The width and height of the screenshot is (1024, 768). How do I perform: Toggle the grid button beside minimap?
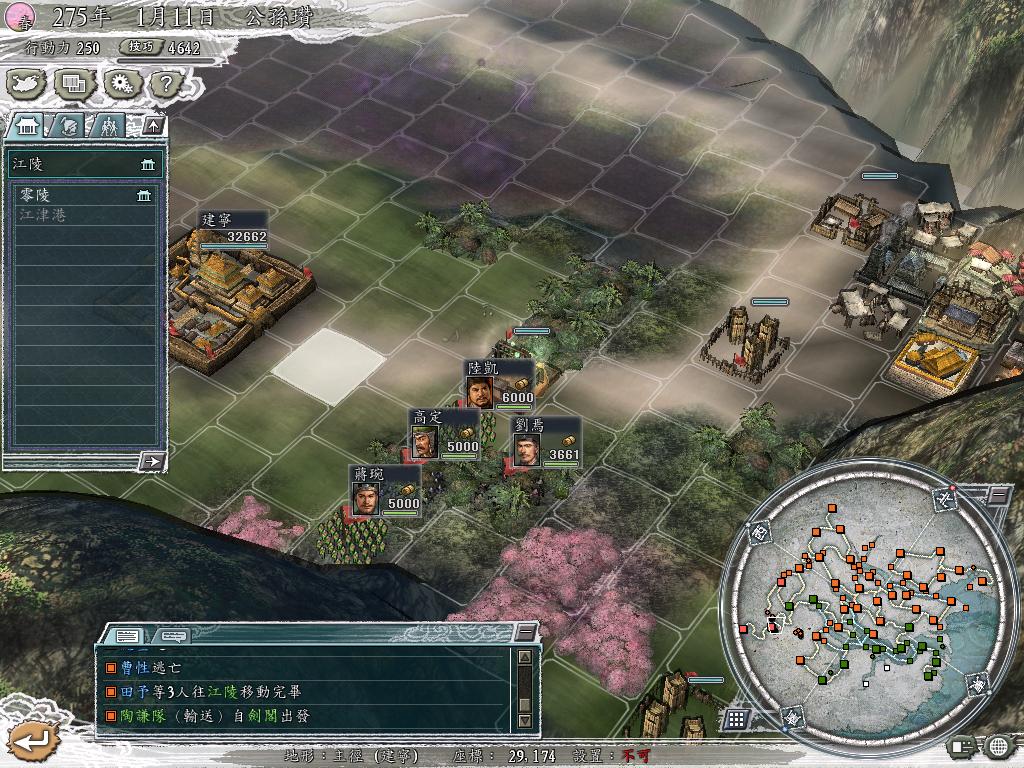[x=736, y=719]
